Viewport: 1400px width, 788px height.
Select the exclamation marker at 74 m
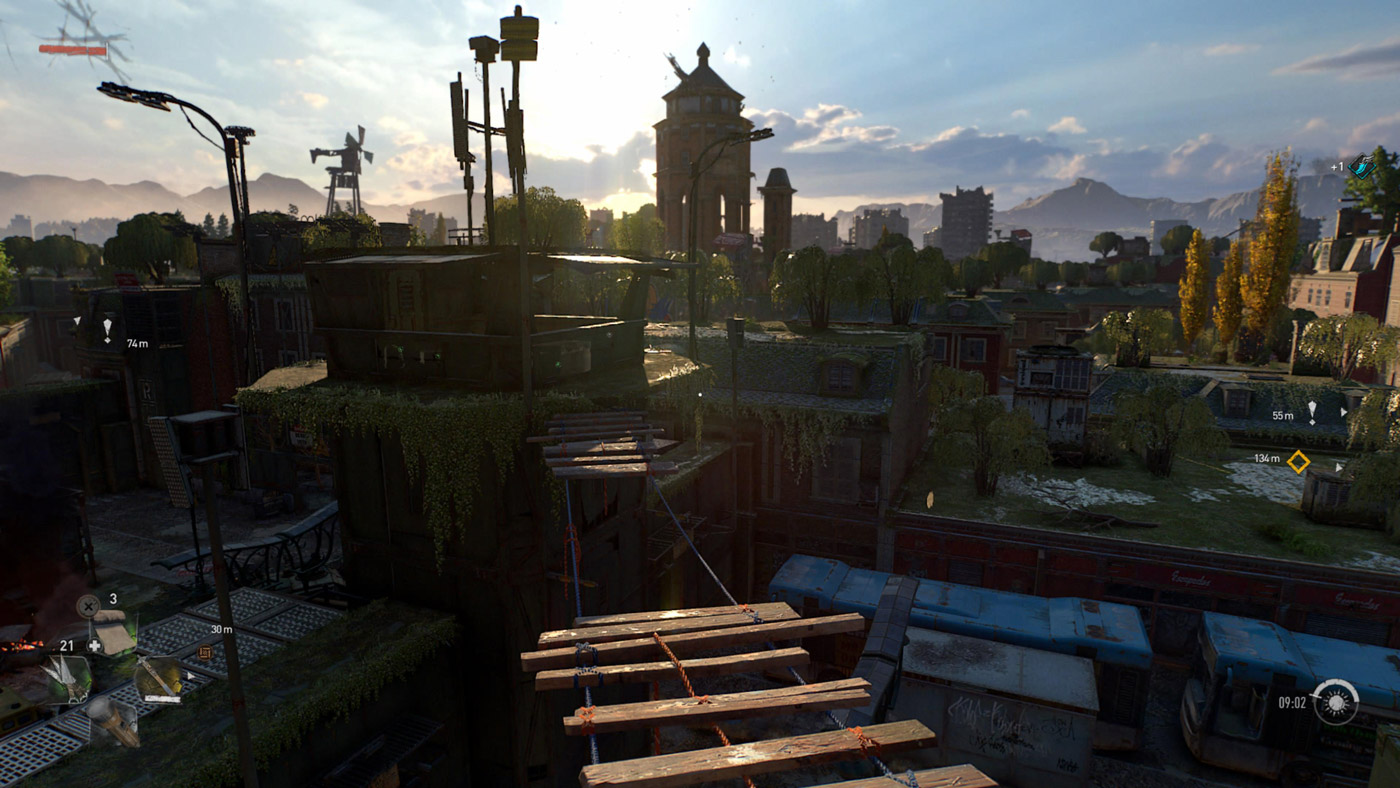pyautogui.click(x=107, y=328)
